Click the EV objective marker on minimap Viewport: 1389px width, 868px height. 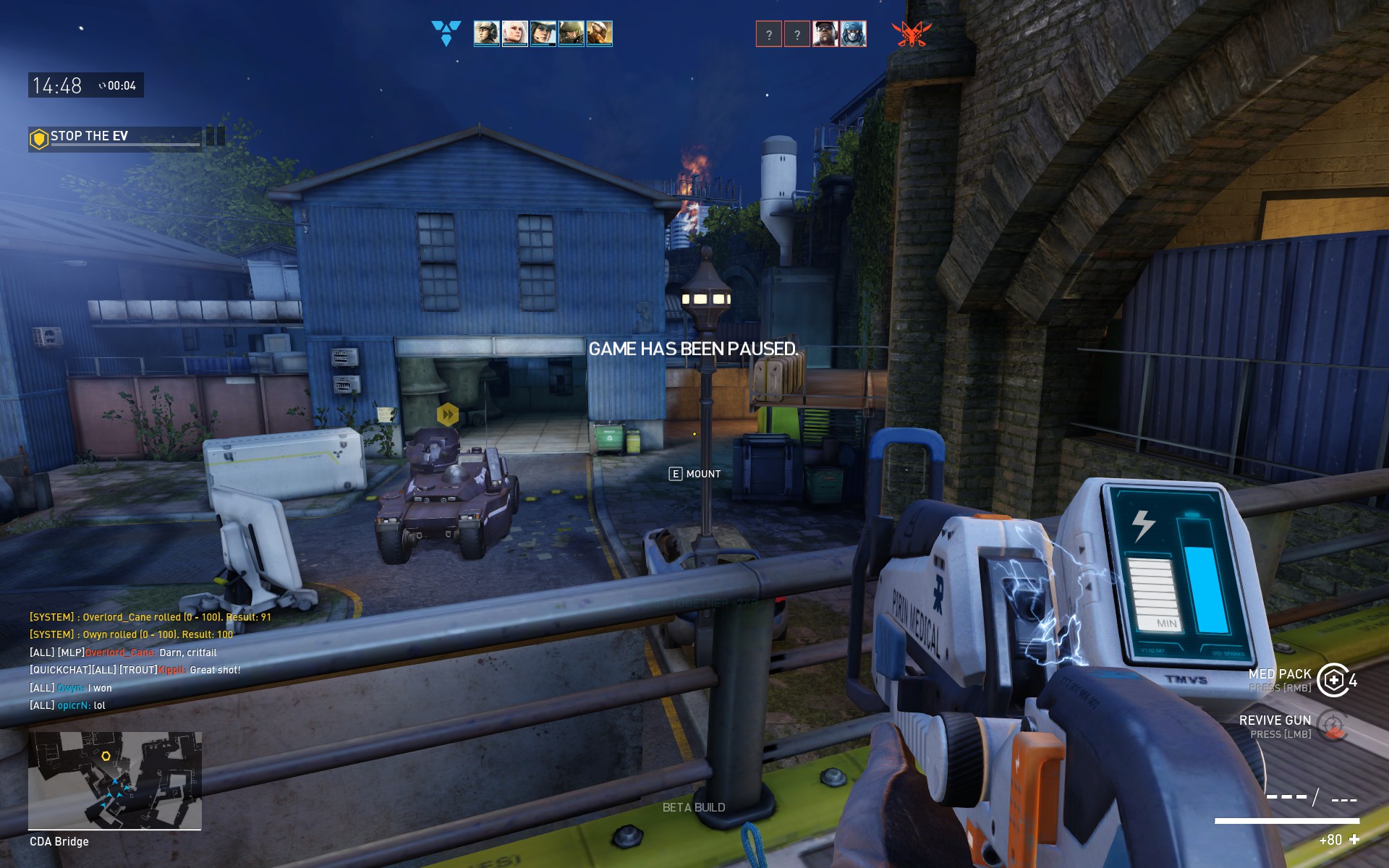tap(106, 756)
